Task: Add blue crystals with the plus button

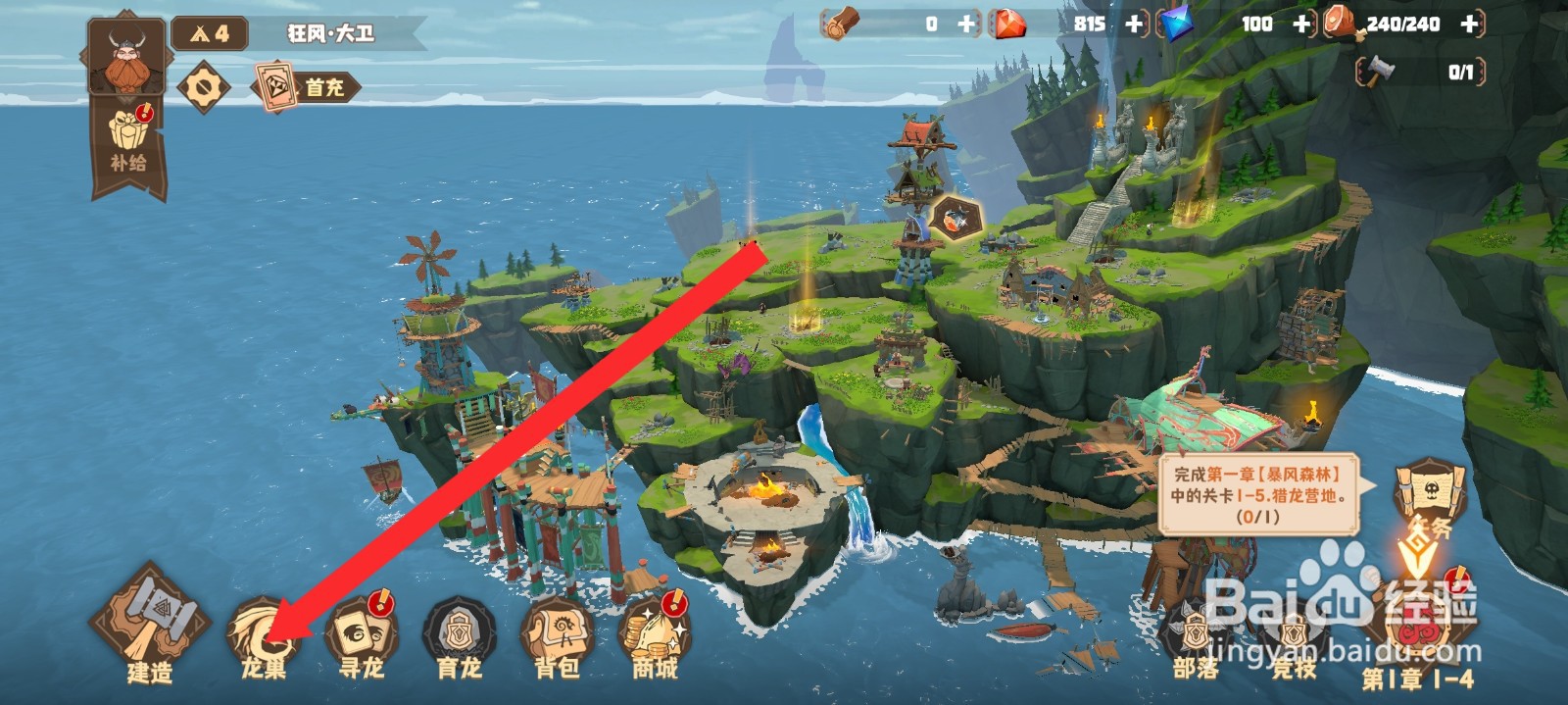Action: pyautogui.click(x=1301, y=25)
